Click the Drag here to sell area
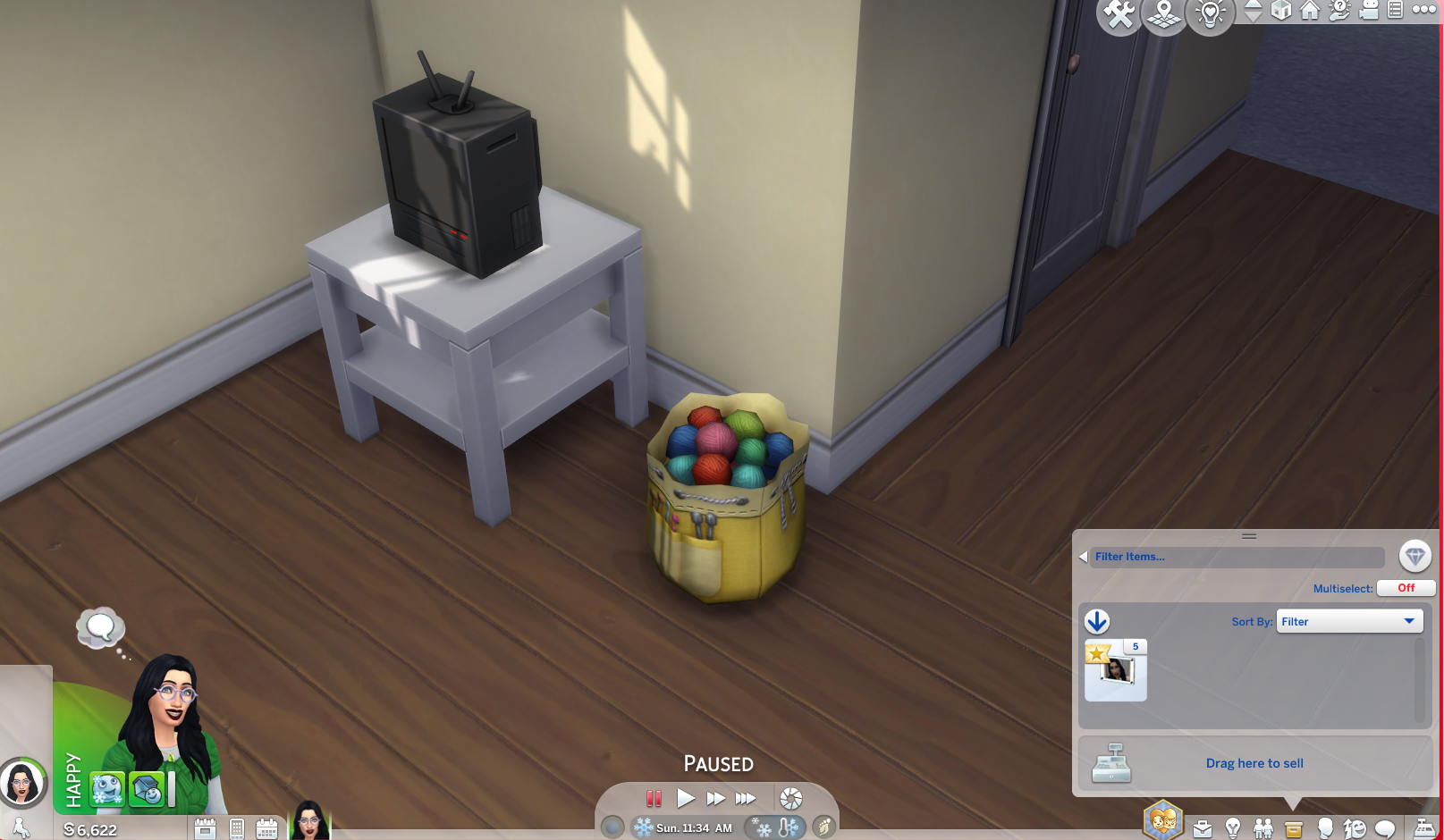The image size is (1444, 840). [x=1254, y=763]
